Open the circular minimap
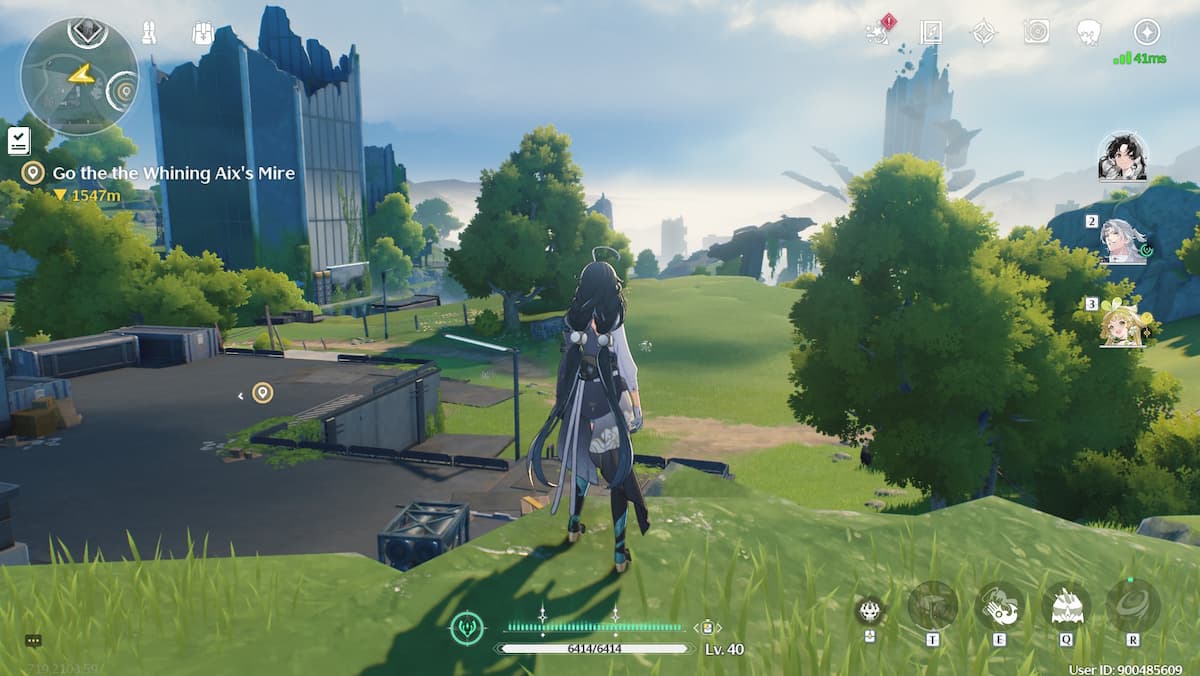The image size is (1200, 676). click(79, 77)
